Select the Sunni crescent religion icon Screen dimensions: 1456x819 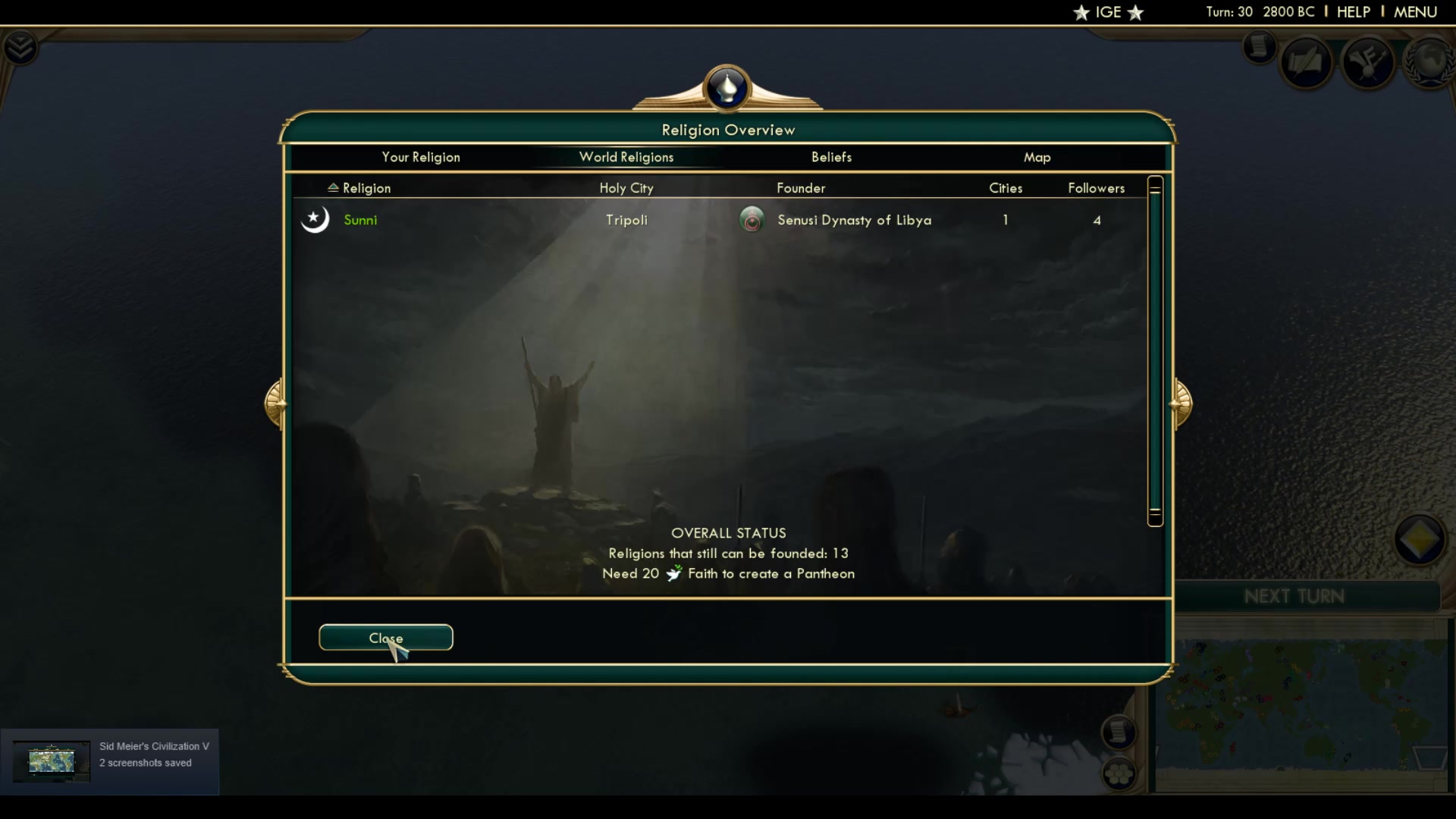click(x=315, y=219)
